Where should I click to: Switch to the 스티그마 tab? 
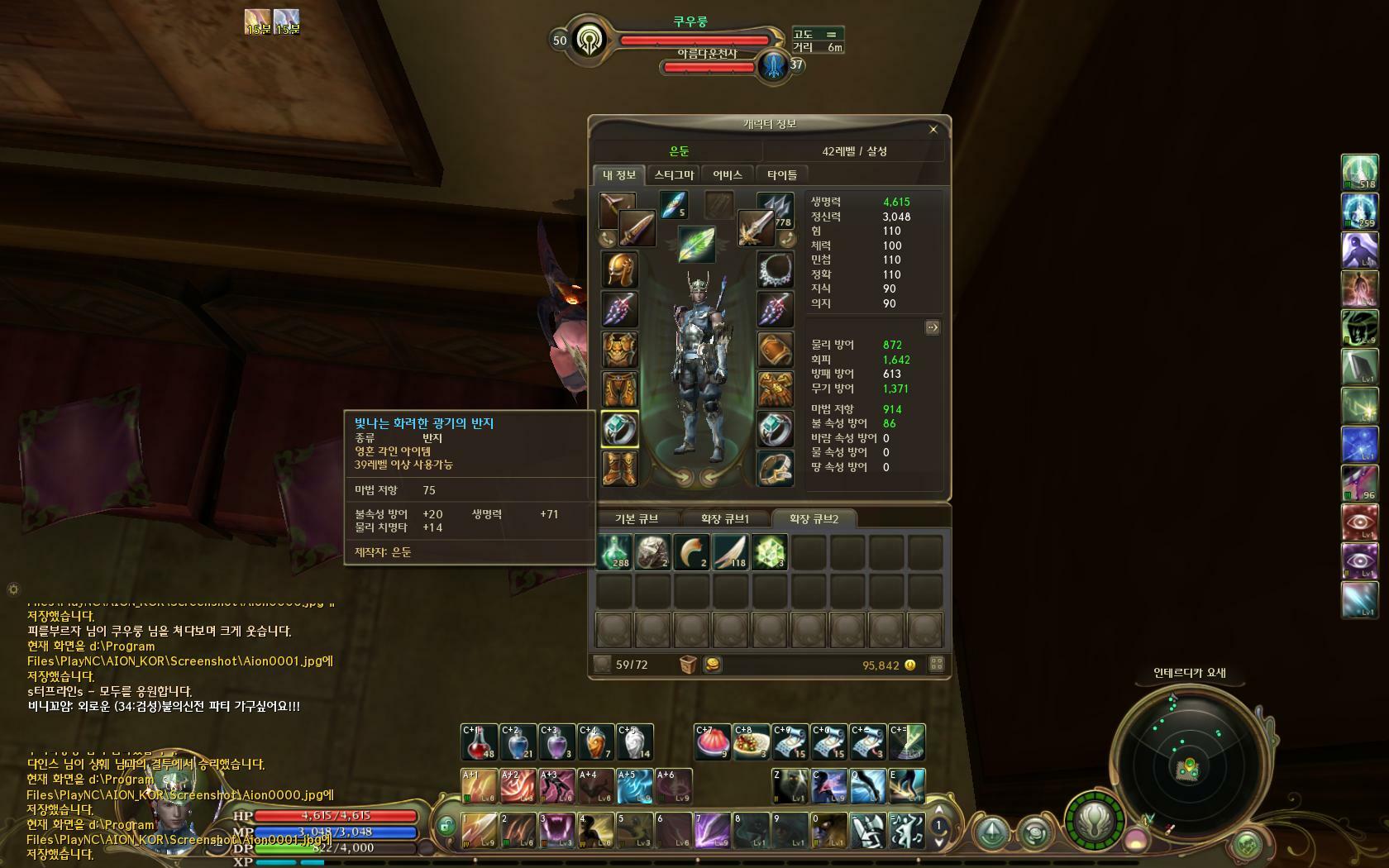coord(674,174)
